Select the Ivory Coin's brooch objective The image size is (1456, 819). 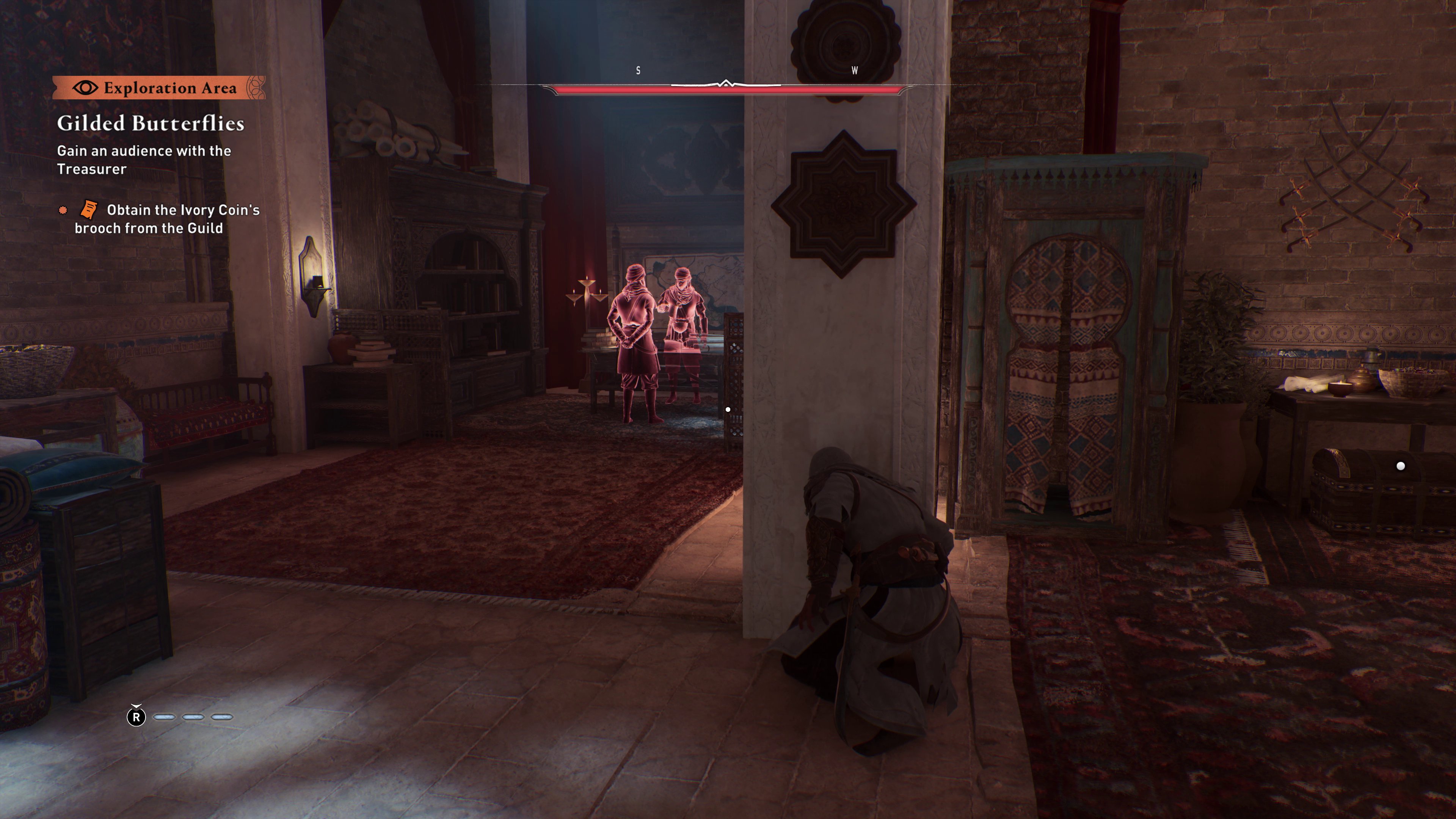[x=167, y=219]
